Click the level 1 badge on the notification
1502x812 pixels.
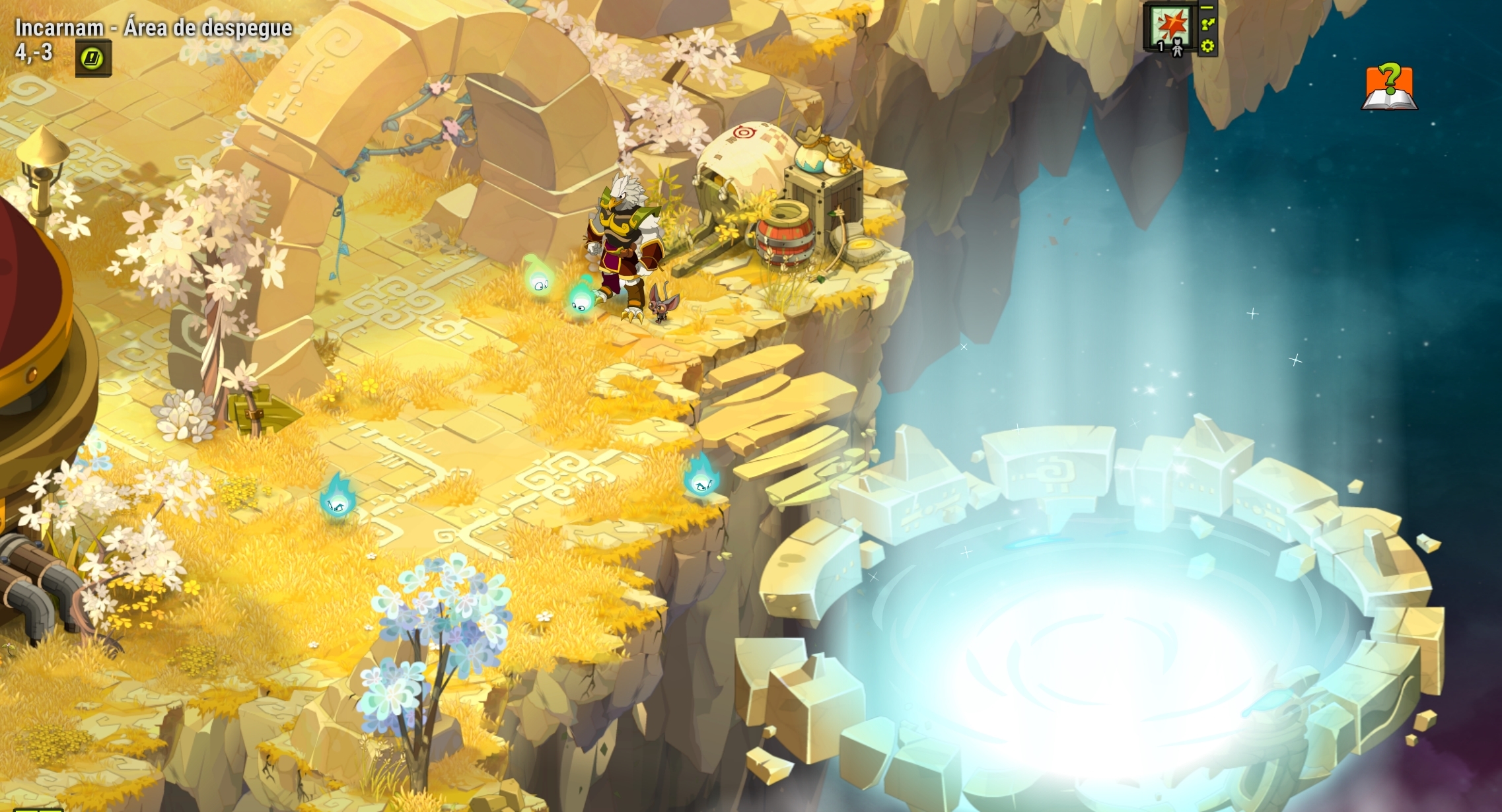1161,46
